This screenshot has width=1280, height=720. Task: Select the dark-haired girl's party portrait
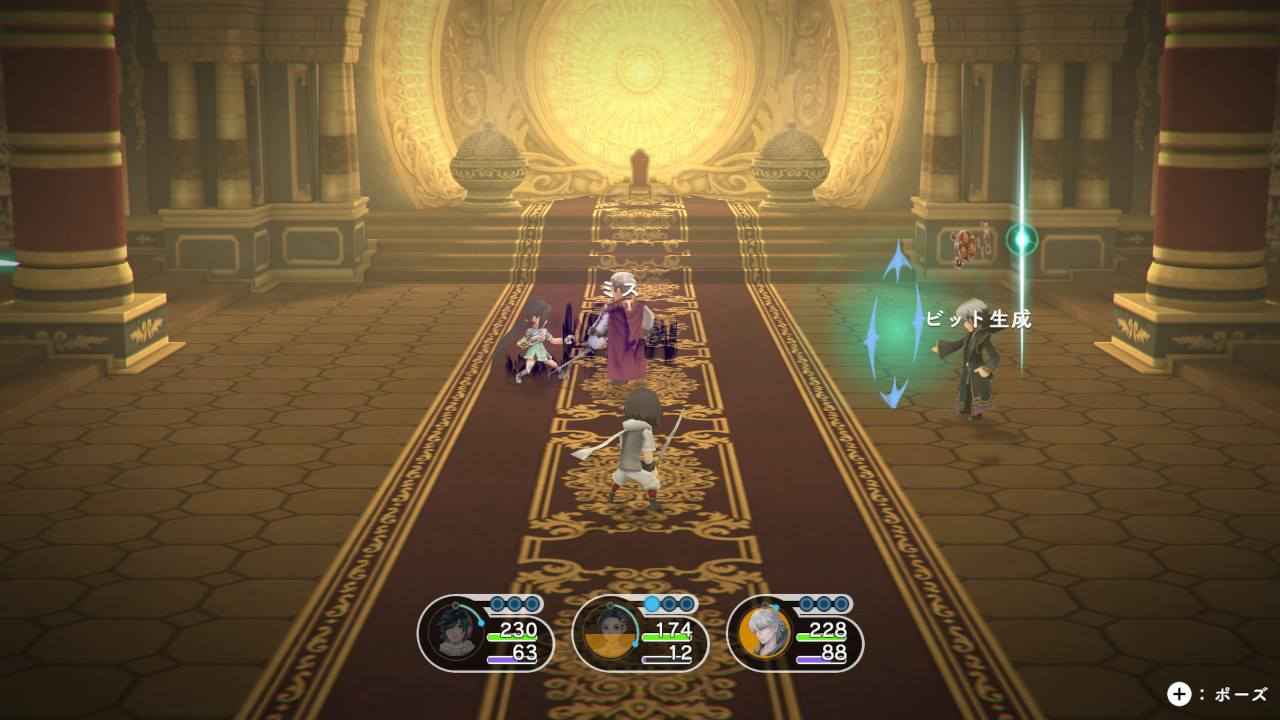tap(456, 633)
